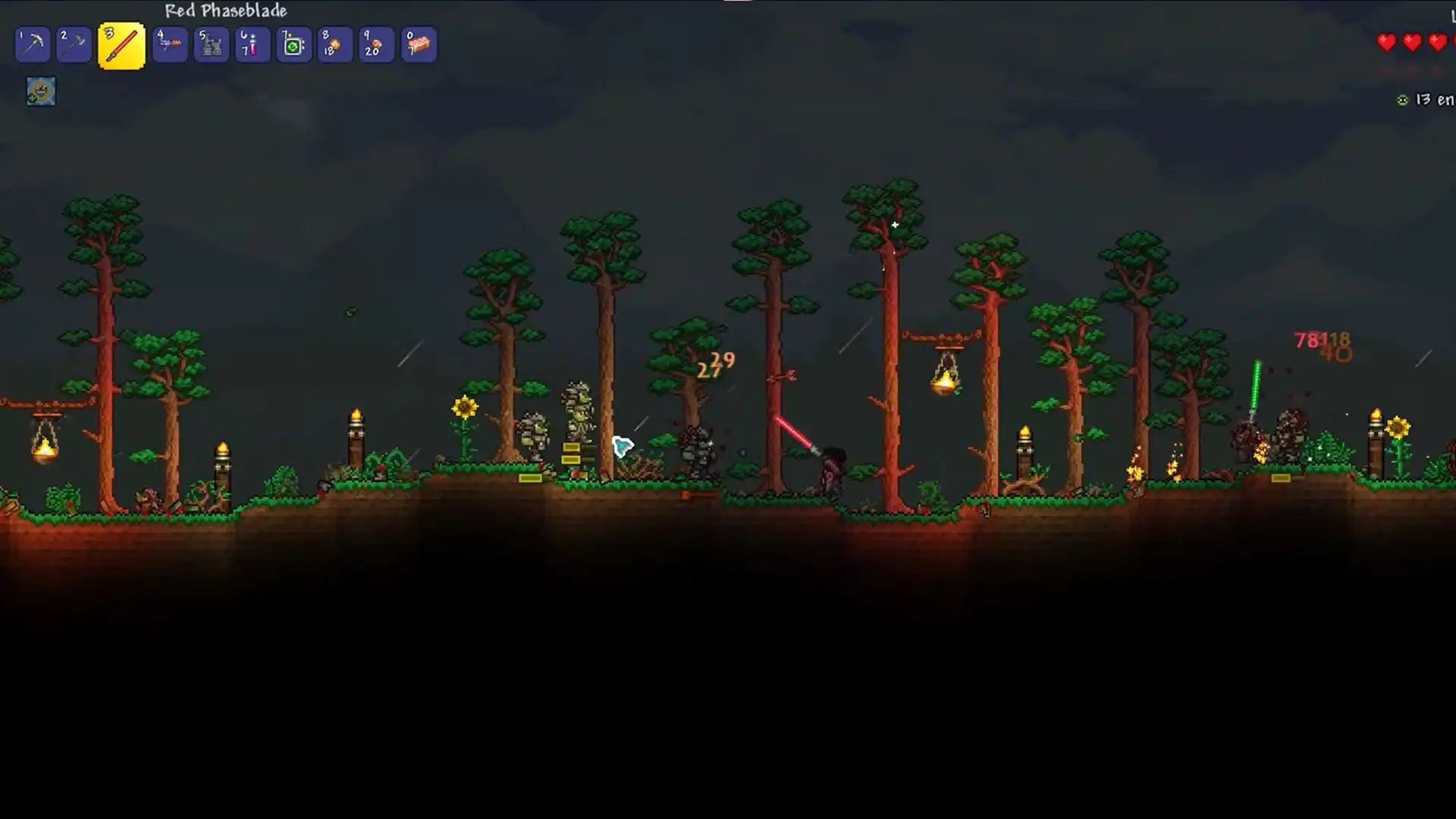Select the Red Phaseblade in slot 3
This screenshot has height=819, width=1456.
coord(121,44)
